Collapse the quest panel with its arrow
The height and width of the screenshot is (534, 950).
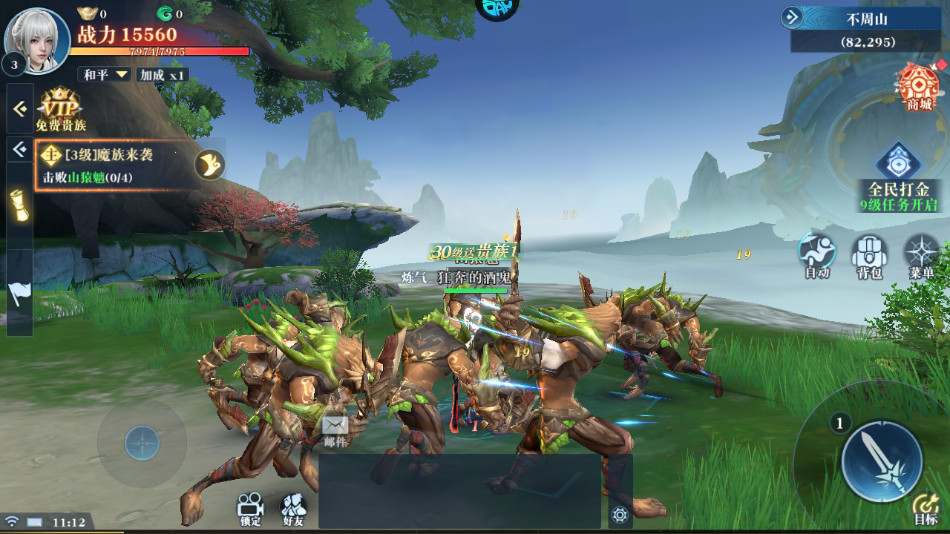pos(19,150)
